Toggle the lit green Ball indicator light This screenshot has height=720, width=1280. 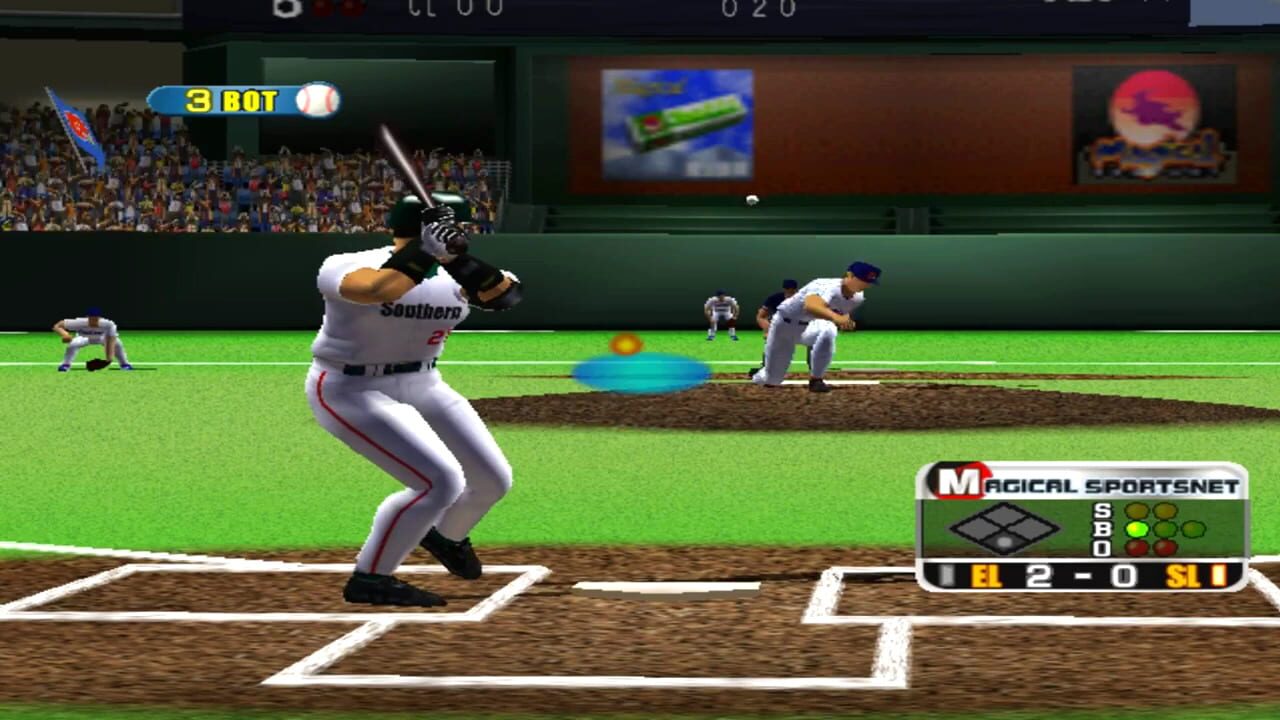tap(1136, 530)
